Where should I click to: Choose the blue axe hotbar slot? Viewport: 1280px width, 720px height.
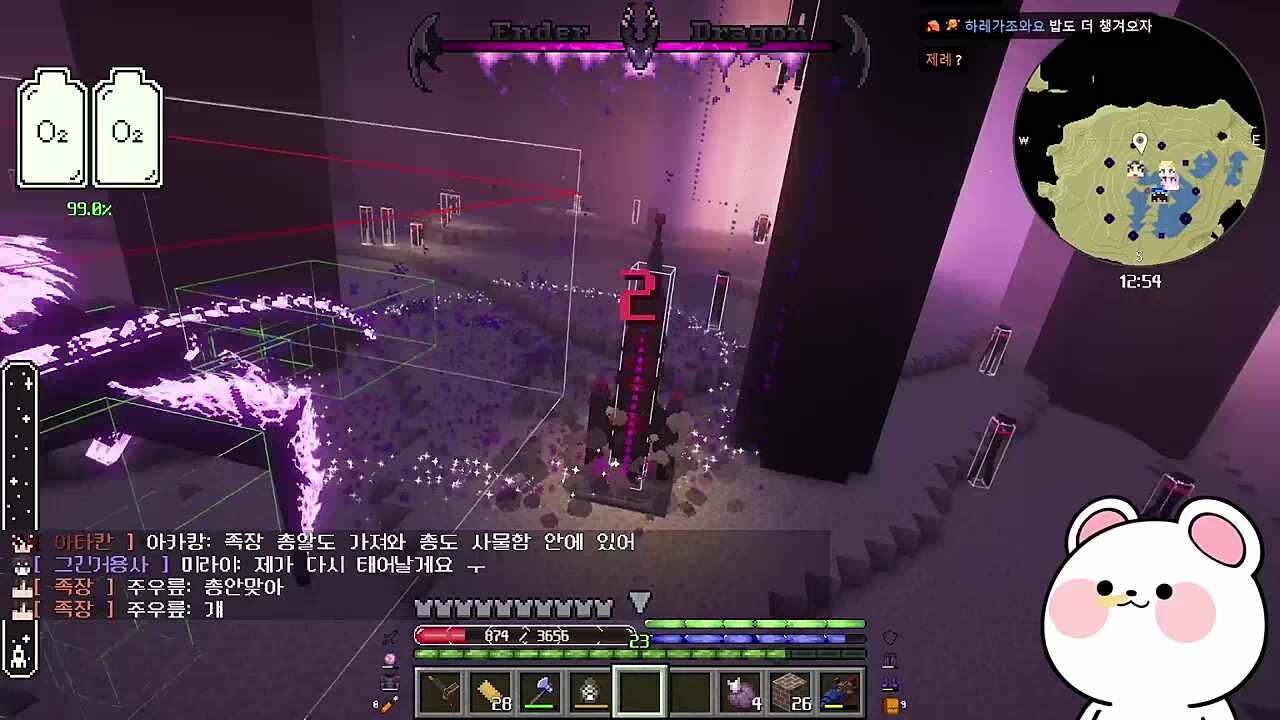tap(540, 691)
